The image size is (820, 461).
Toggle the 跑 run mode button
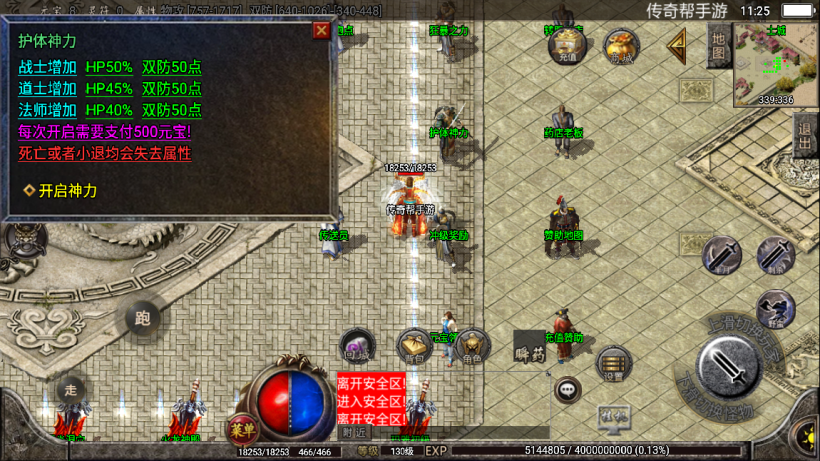[142, 319]
